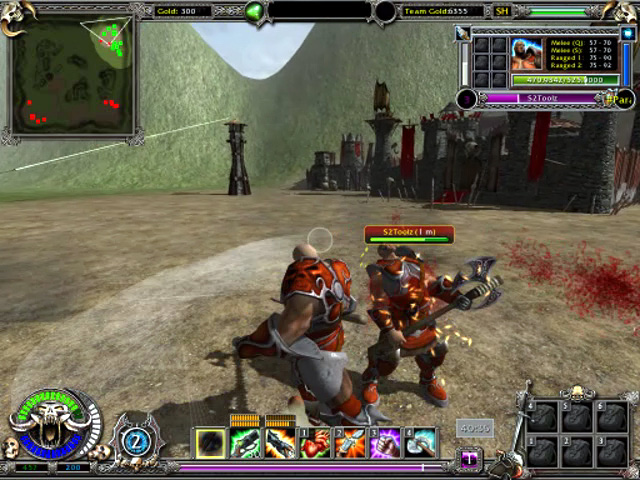Viewport: 640px width, 480px height.
Task: Trigger the axe ability icon
Action: coord(421,442)
